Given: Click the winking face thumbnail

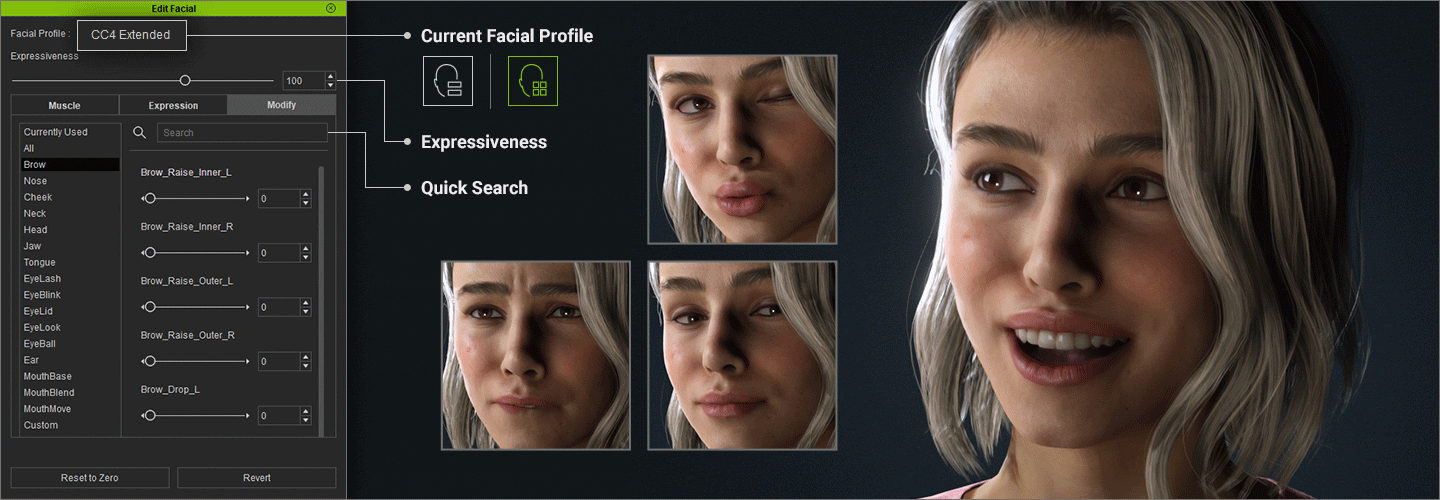Looking at the screenshot, I should click(x=742, y=149).
